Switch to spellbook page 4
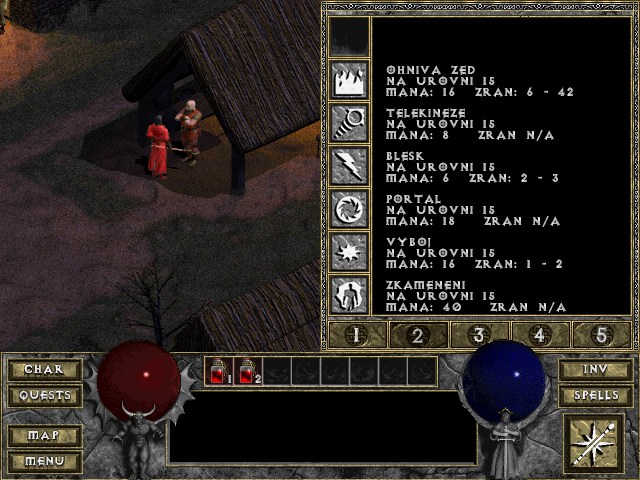The height and width of the screenshot is (480, 640). coord(542,335)
